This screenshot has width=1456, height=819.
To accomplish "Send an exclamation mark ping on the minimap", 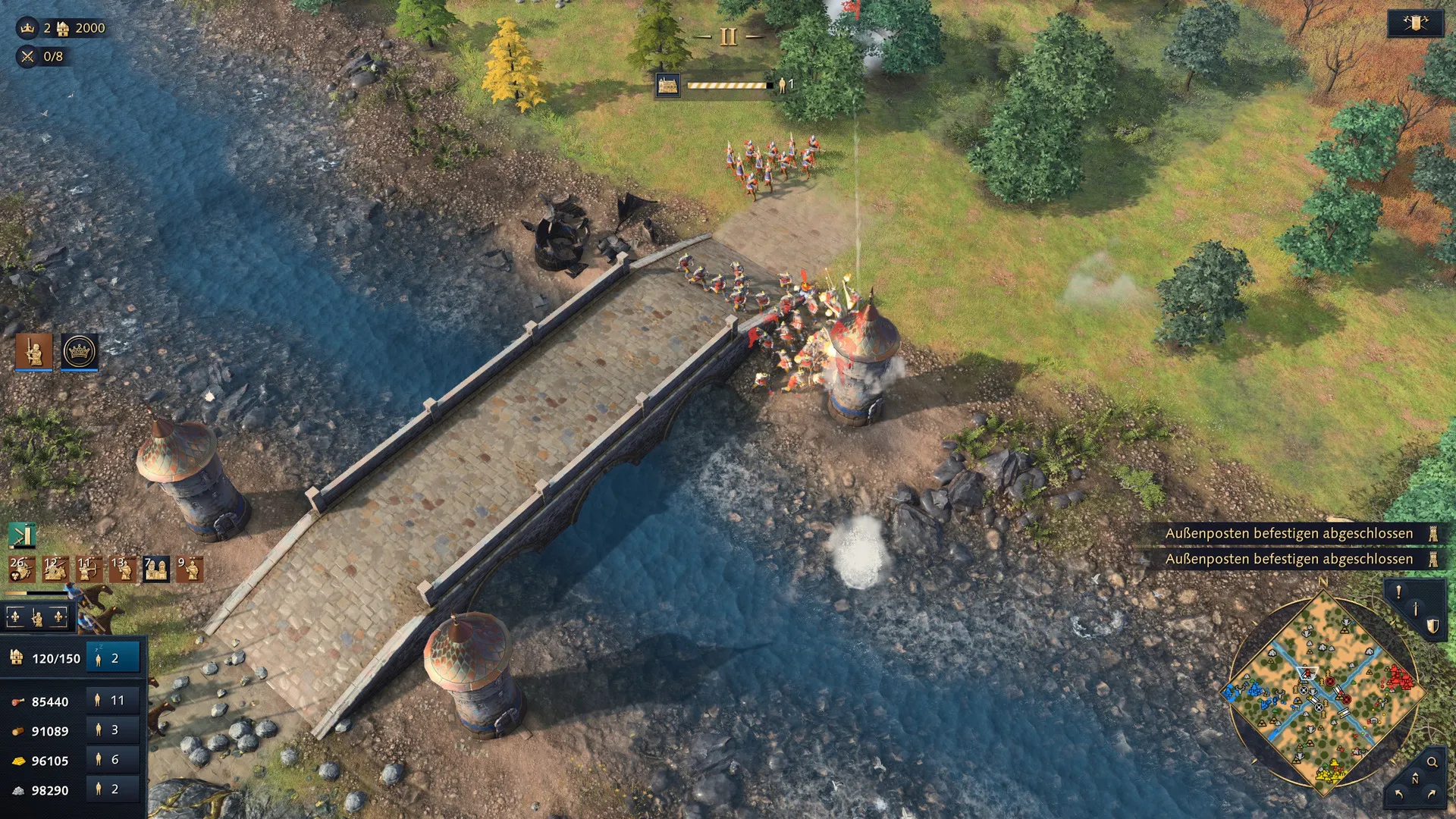I will click(x=1398, y=592).
